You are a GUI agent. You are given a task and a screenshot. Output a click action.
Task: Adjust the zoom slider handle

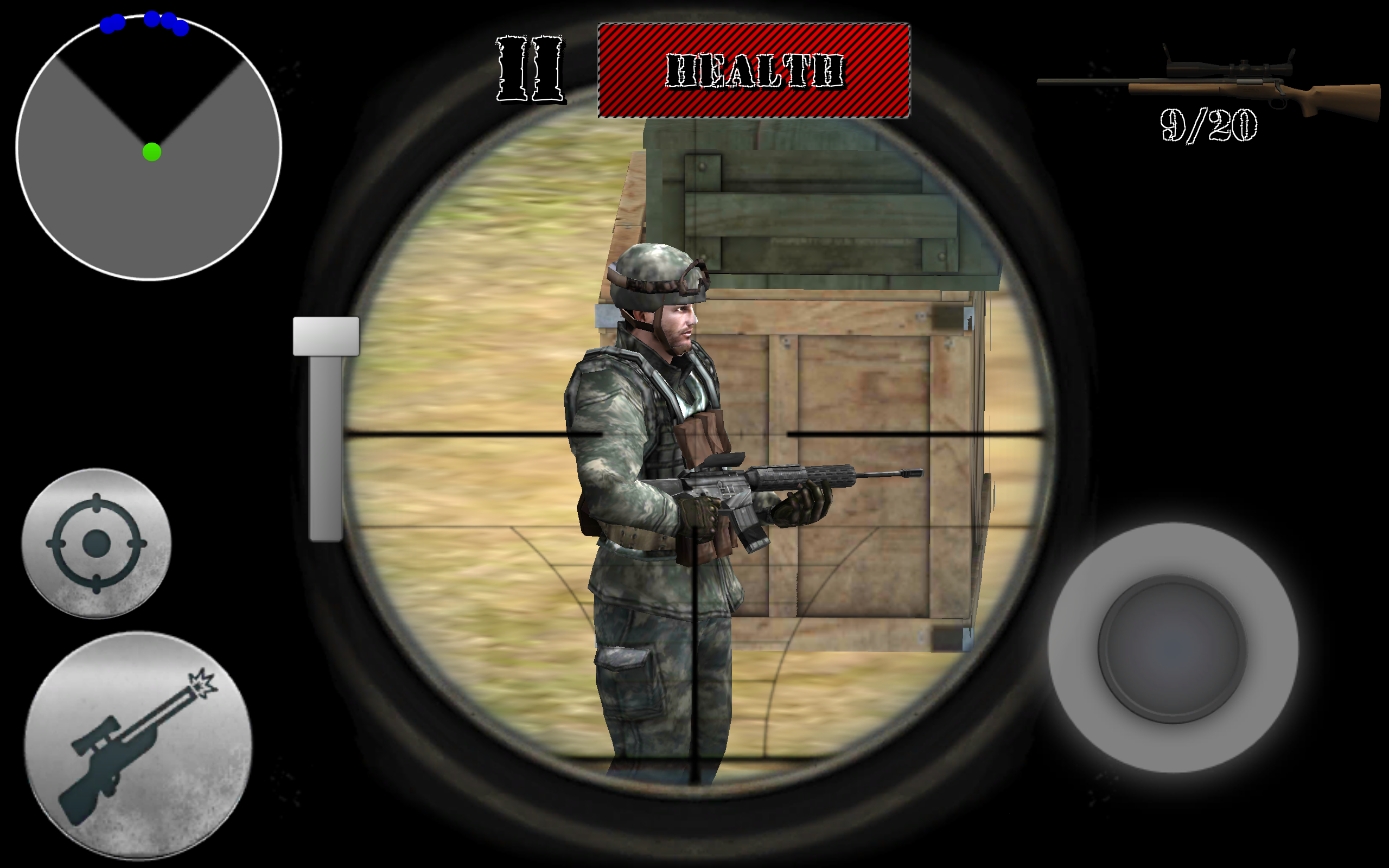pyautogui.click(x=326, y=336)
